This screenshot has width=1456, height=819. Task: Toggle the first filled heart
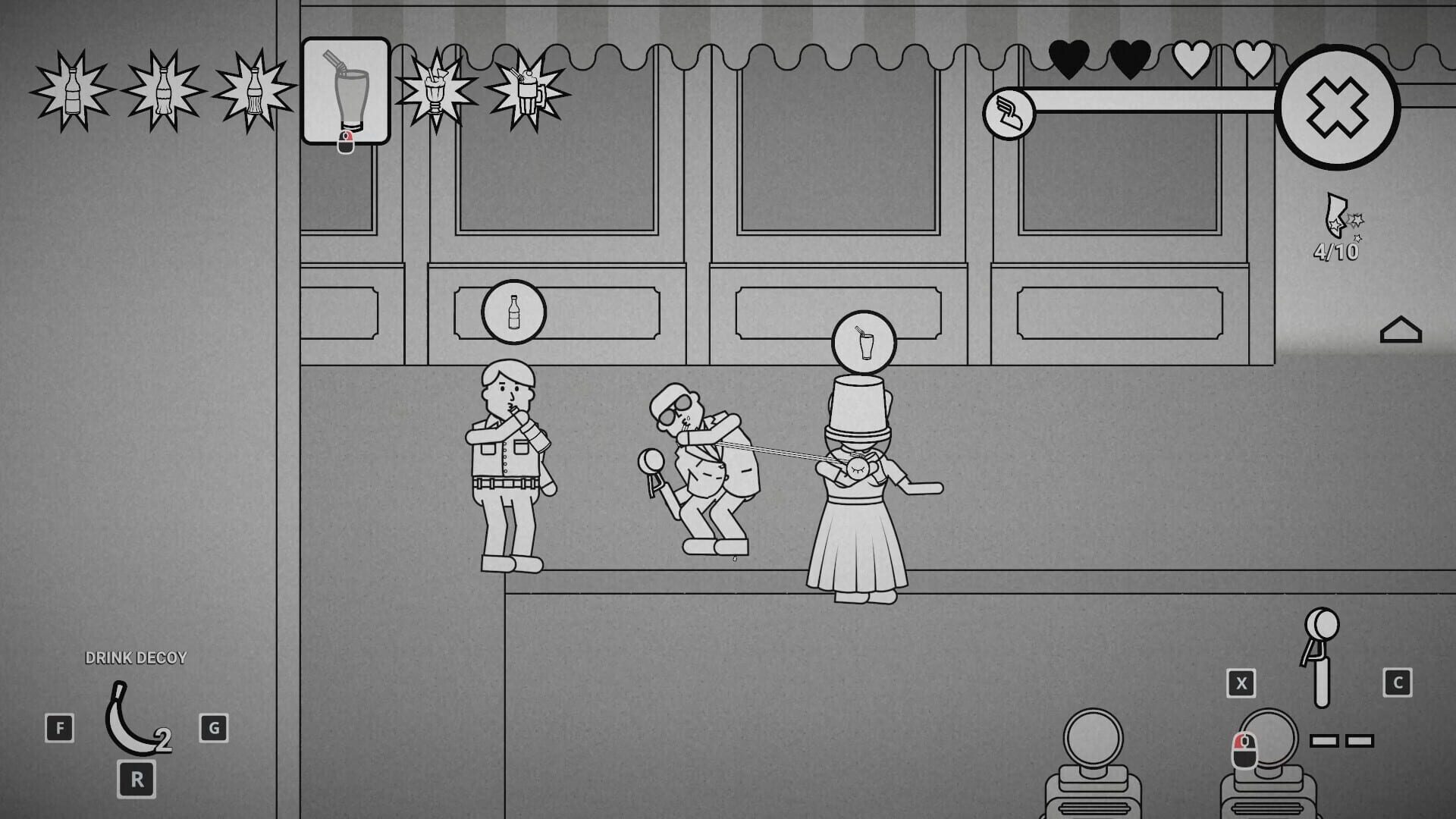point(1068,58)
